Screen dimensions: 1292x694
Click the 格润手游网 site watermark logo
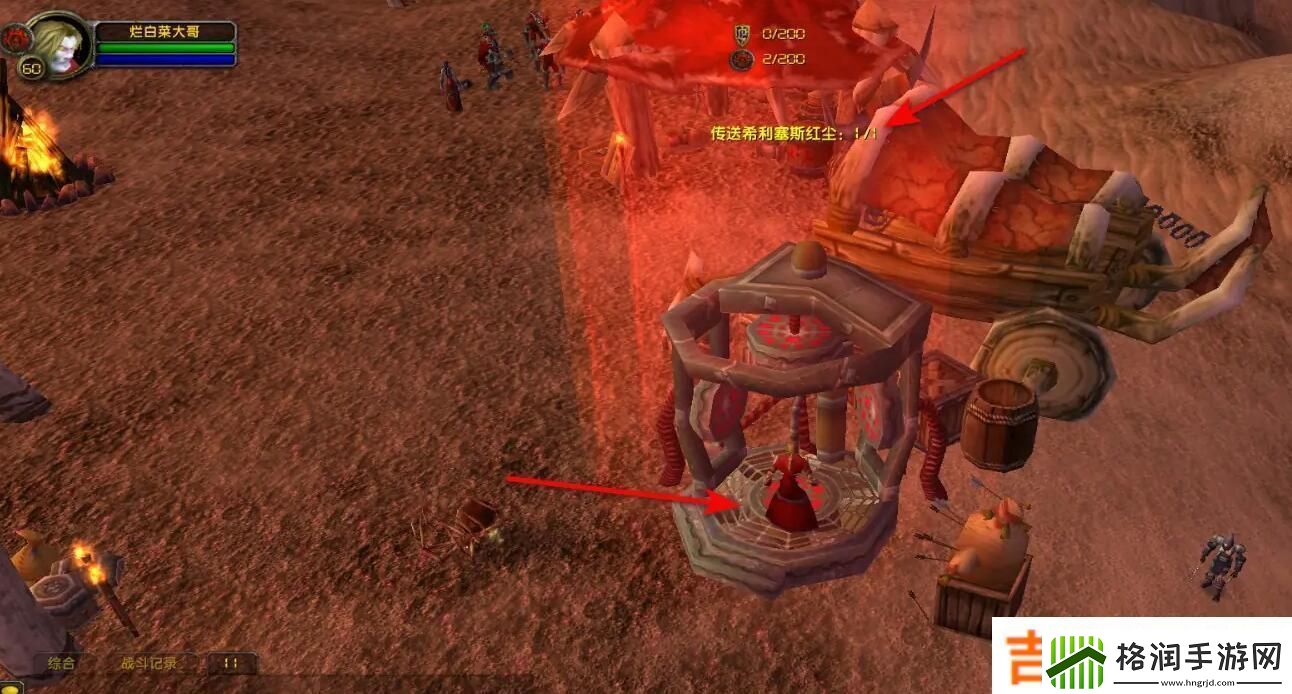(x=1142, y=657)
